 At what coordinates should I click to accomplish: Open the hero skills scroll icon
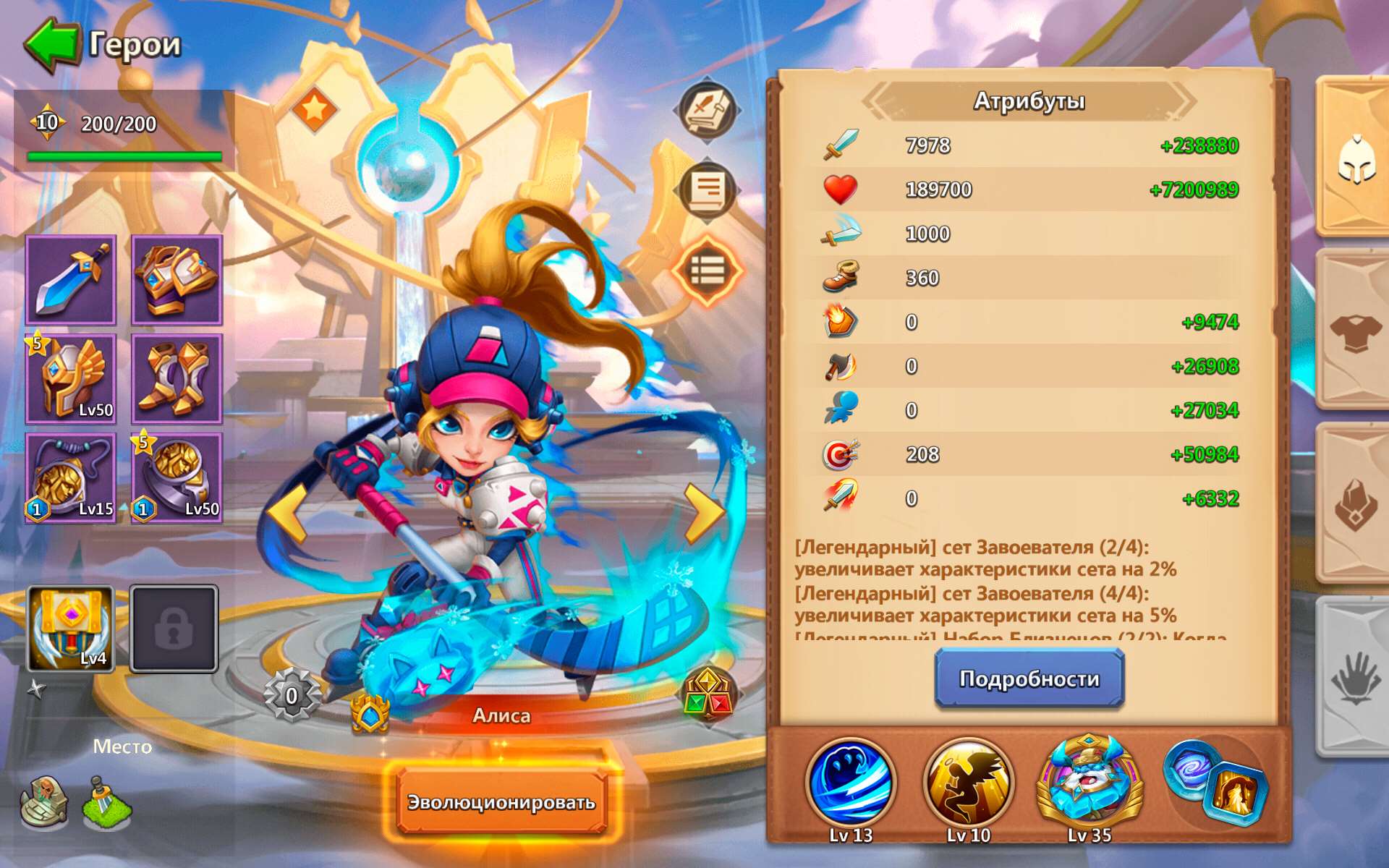[x=707, y=188]
